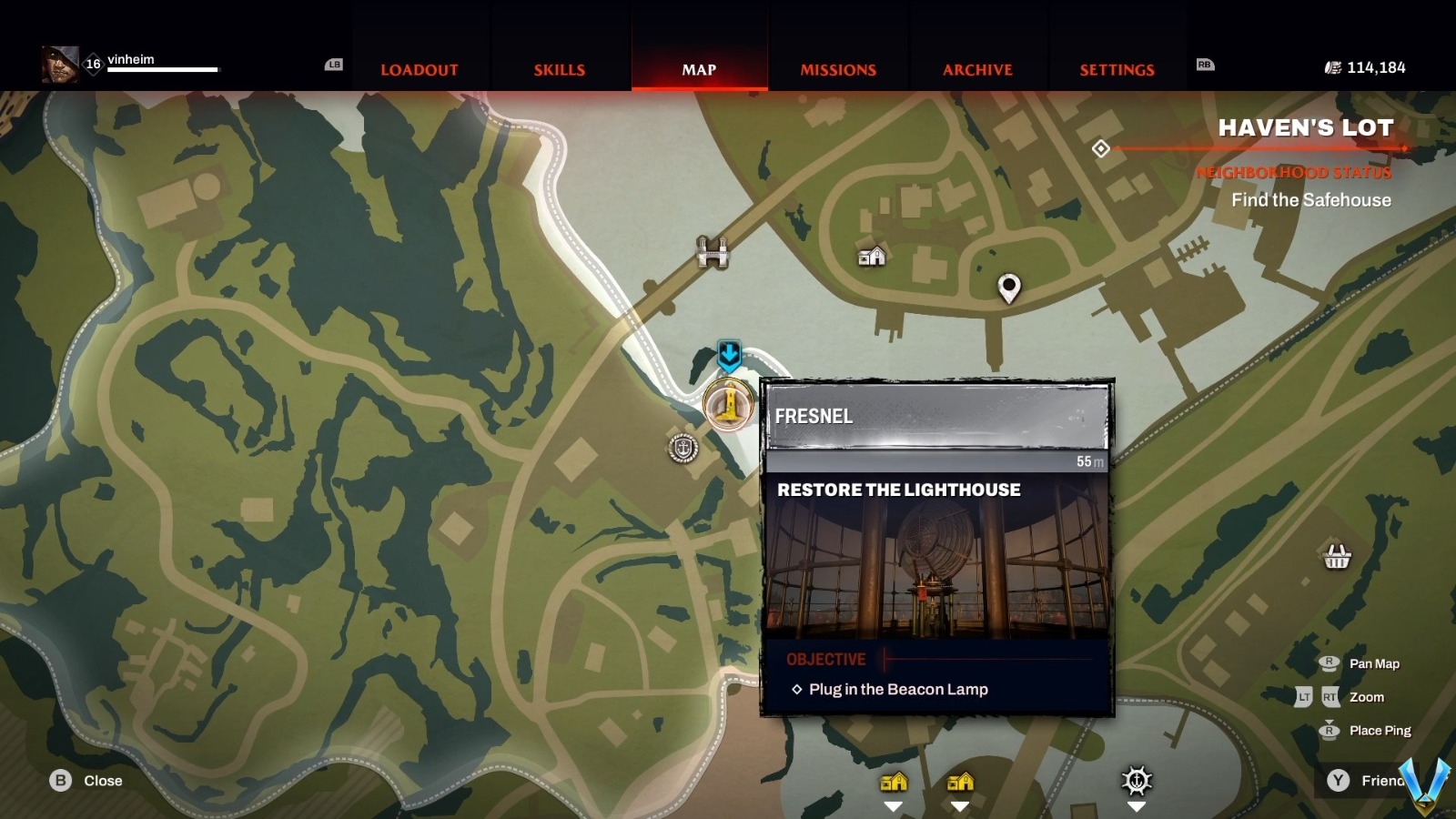Select the shopping basket map icon

click(1337, 555)
